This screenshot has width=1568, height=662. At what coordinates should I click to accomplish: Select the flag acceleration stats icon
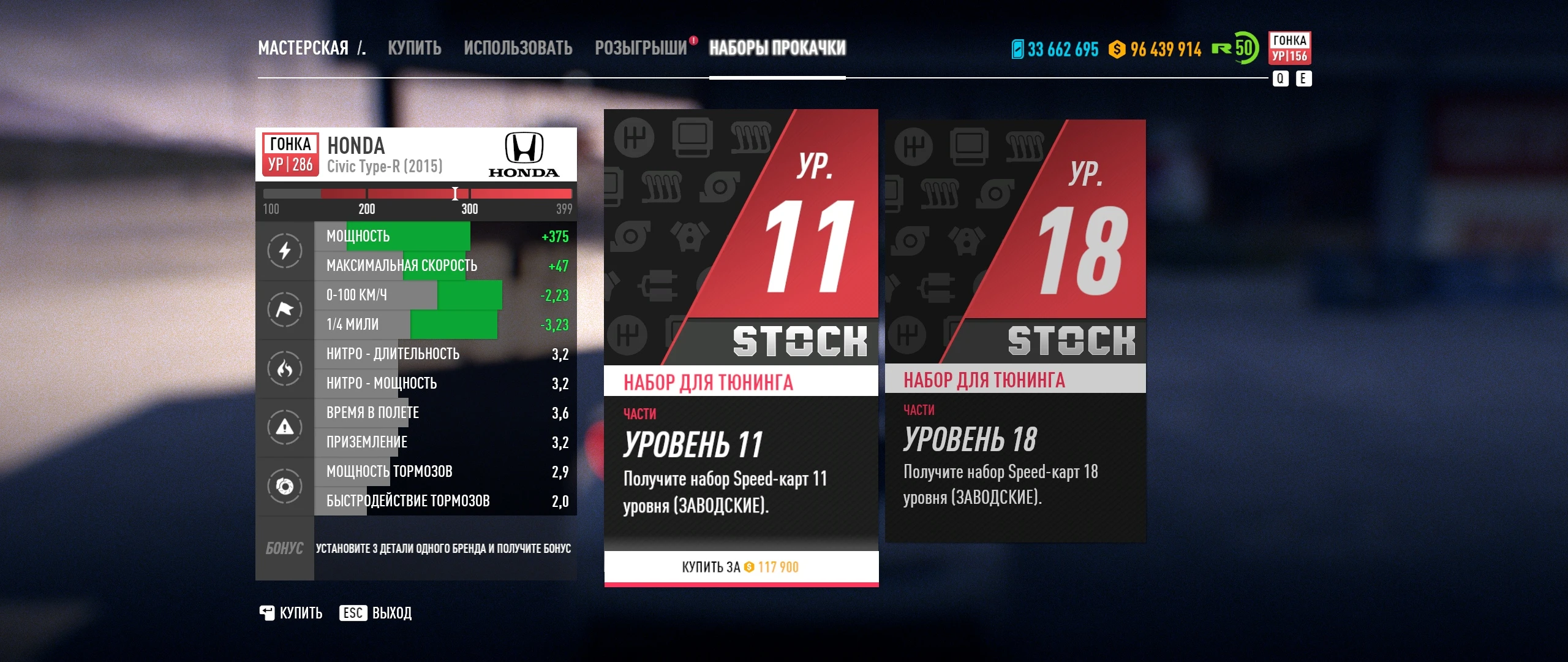[x=284, y=310]
